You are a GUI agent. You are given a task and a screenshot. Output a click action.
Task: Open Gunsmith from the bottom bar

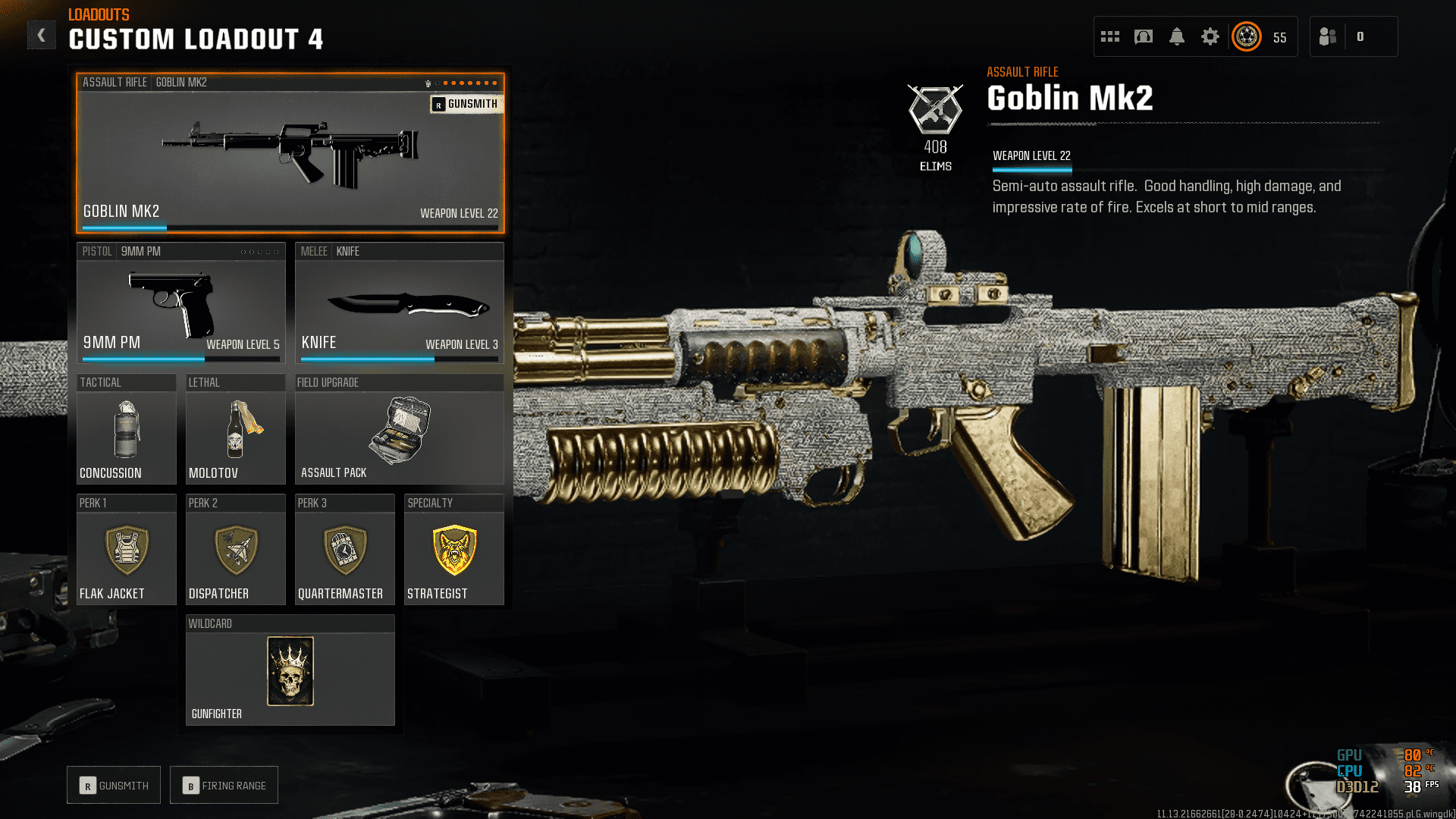114,786
